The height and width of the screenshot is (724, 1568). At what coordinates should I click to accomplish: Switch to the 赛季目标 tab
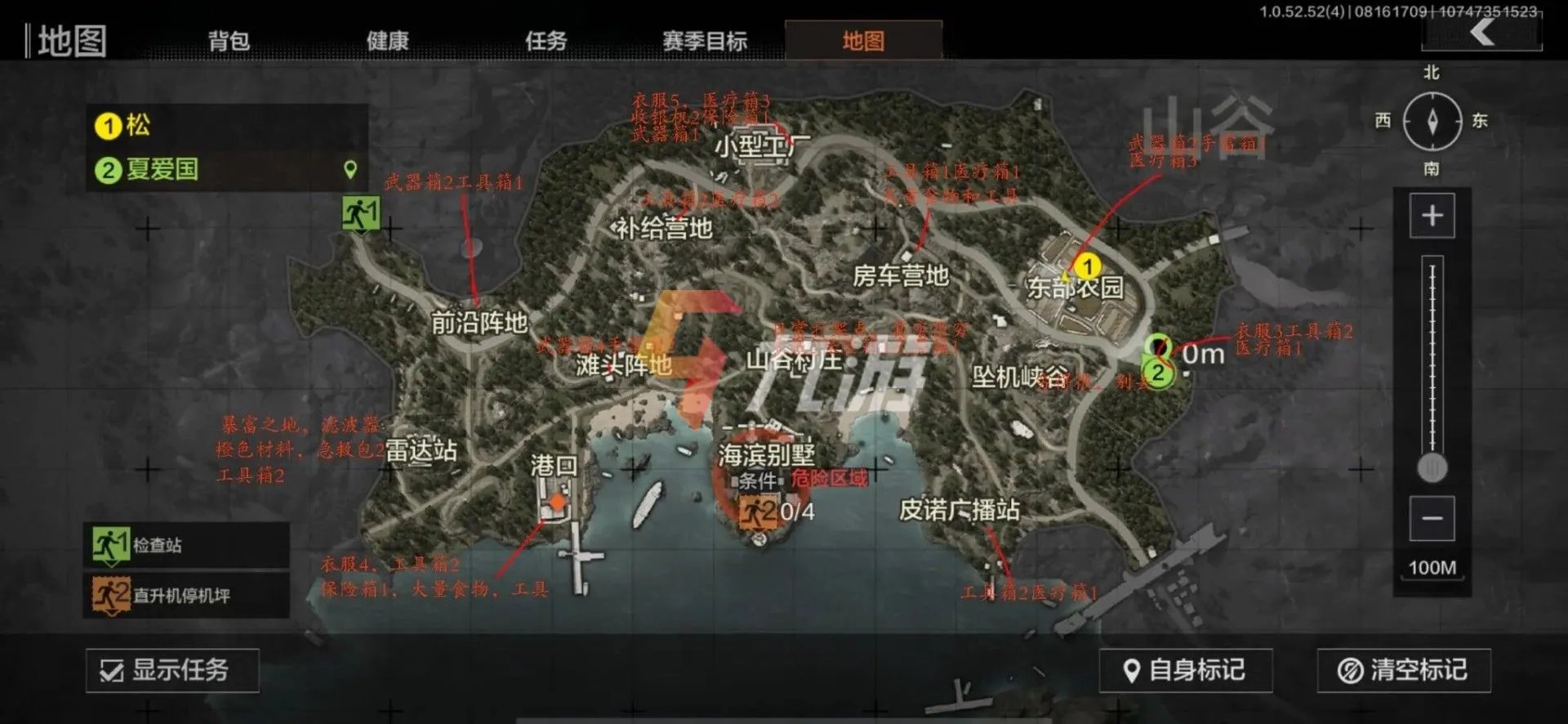(x=704, y=38)
